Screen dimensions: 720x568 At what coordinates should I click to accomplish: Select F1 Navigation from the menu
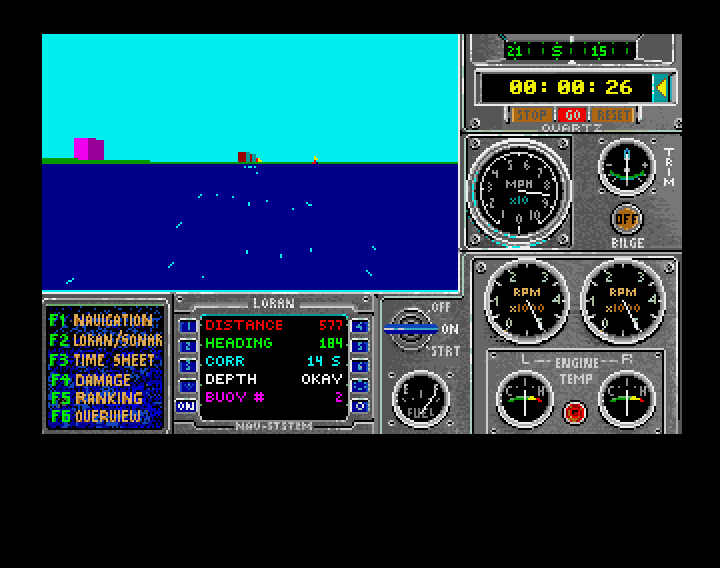pos(103,321)
